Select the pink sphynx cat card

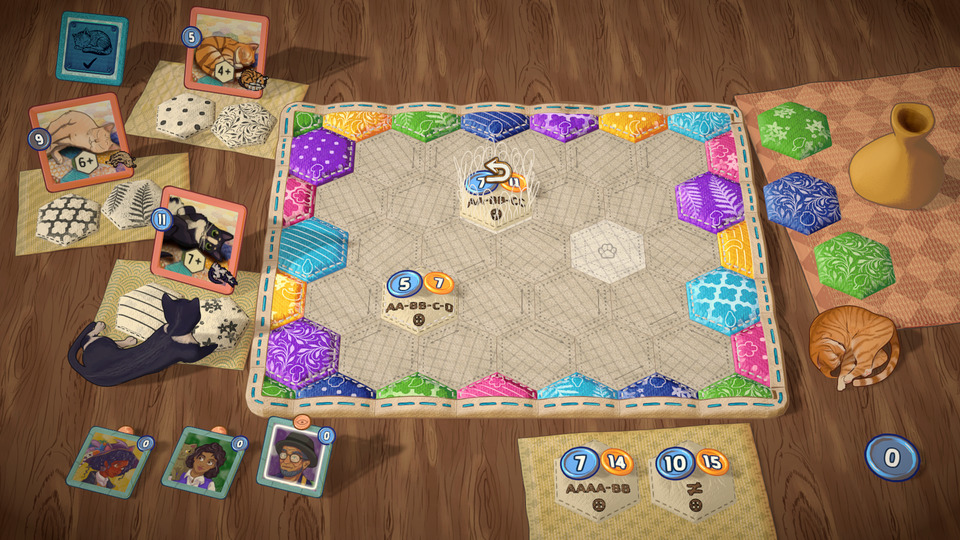[x=80, y=141]
